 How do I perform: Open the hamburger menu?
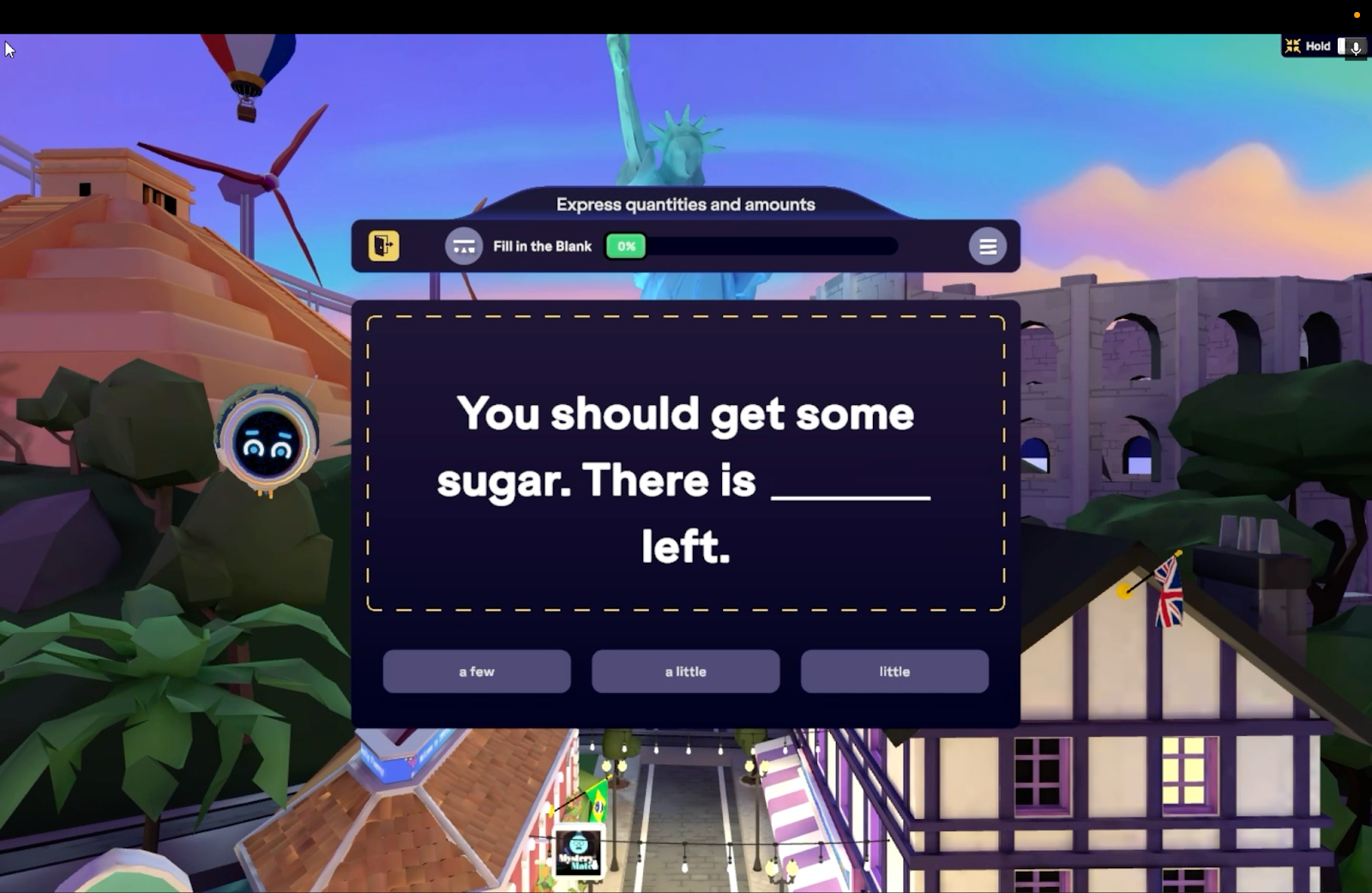[987, 247]
